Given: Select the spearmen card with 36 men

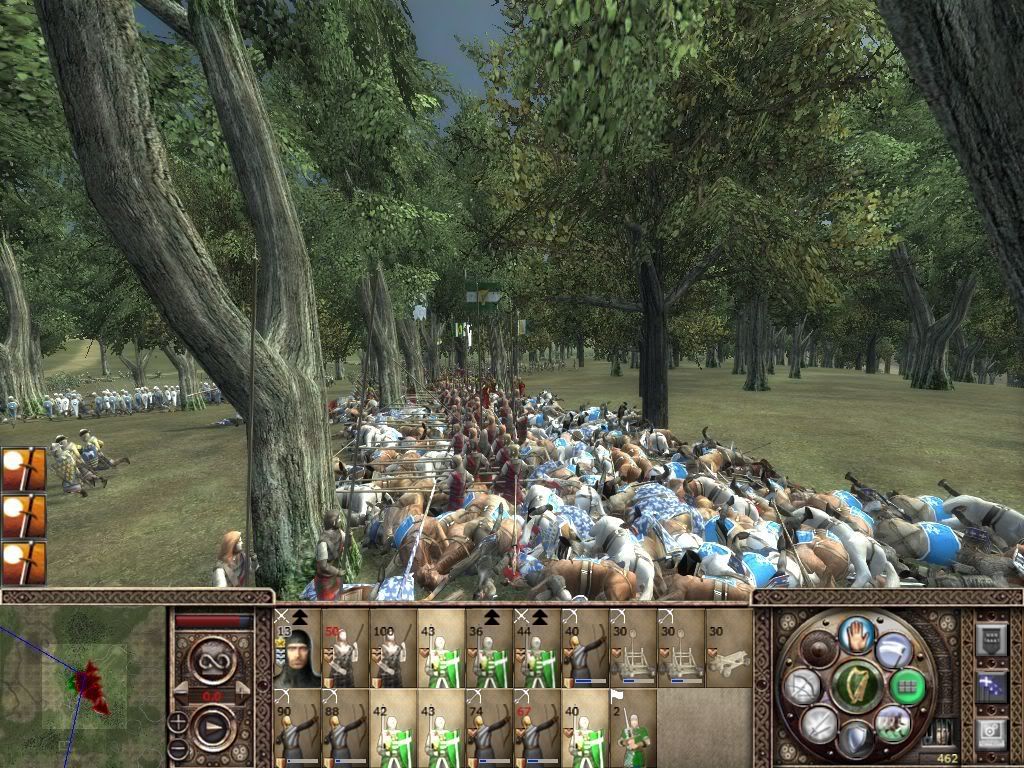Looking at the screenshot, I should [489, 647].
